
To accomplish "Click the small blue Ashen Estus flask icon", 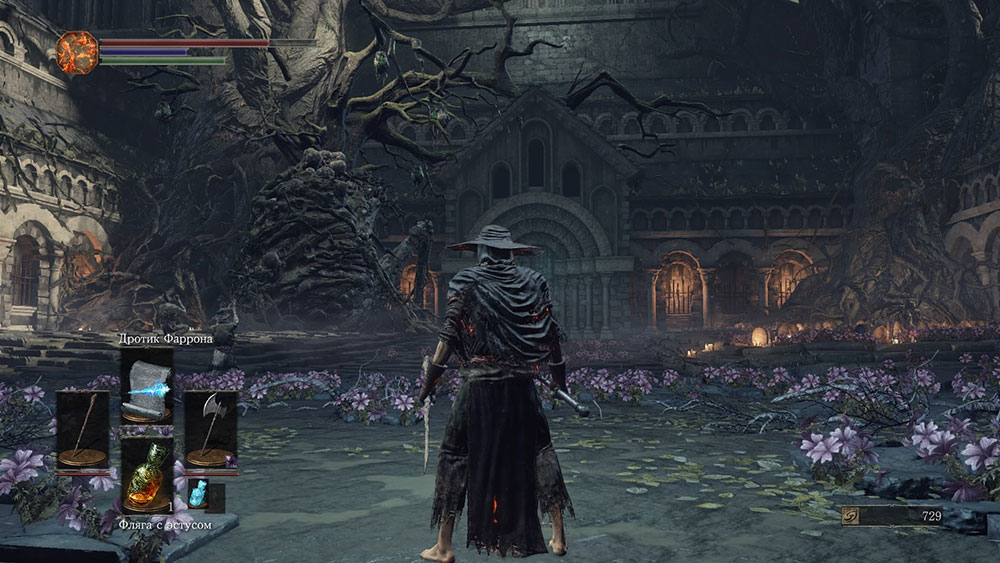I will (198, 494).
